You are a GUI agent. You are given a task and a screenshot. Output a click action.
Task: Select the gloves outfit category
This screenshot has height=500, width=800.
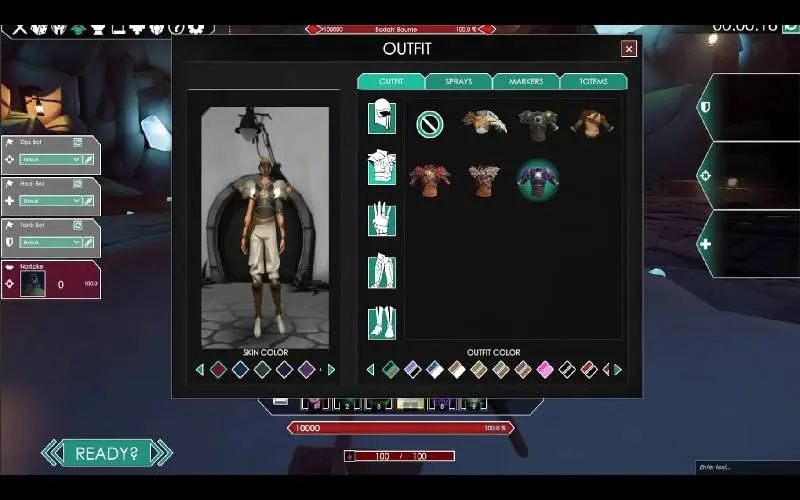(x=382, y=219)
